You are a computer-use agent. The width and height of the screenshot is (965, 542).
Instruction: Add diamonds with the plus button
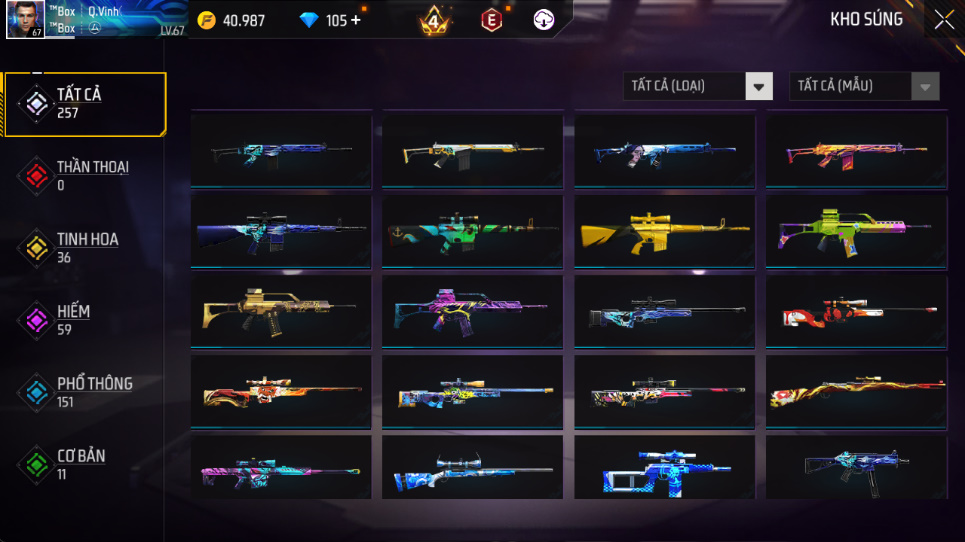(356, 20)
